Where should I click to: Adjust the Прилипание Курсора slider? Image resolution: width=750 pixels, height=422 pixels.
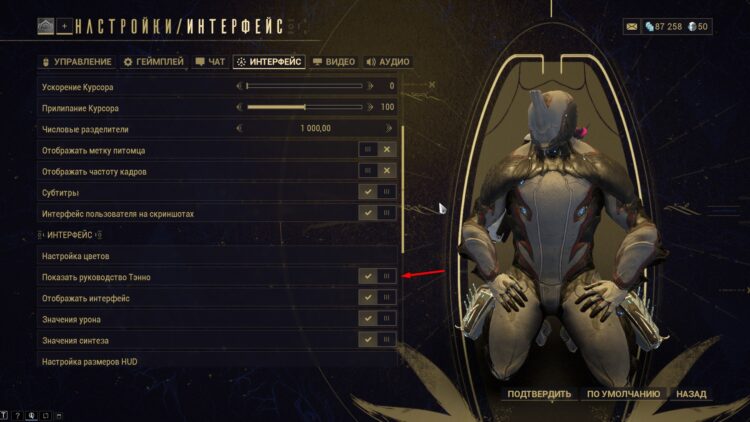304,107
